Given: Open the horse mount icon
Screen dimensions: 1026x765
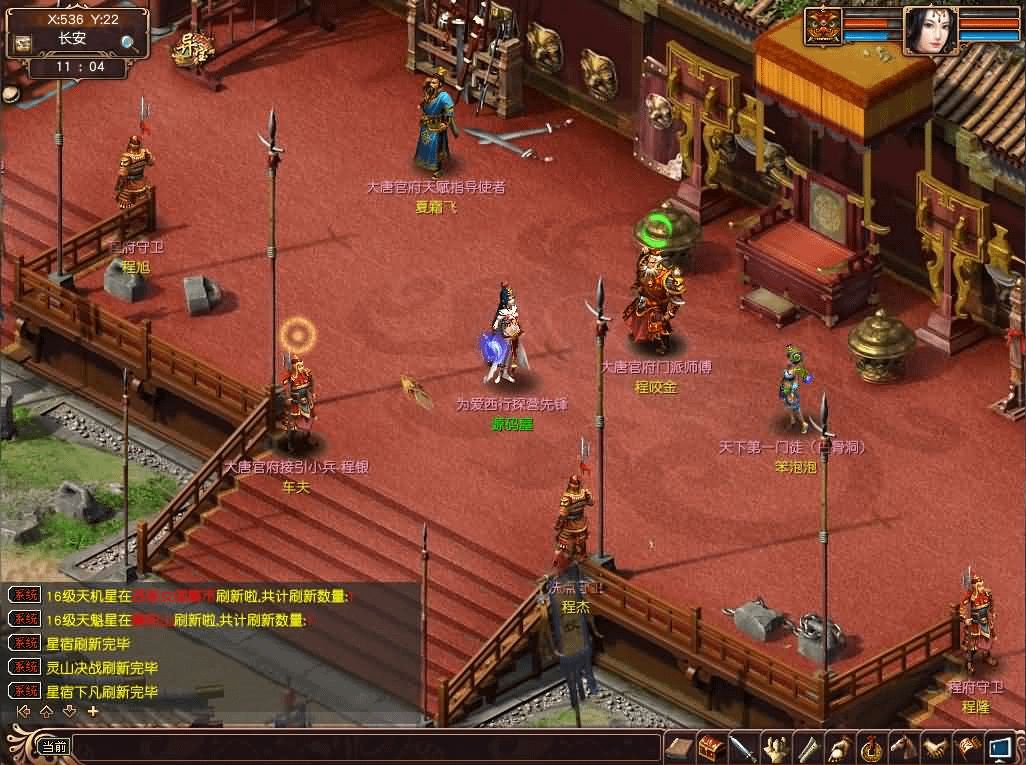Looking at the screenshot, I should pyautogui.click(x=903, y=748).
